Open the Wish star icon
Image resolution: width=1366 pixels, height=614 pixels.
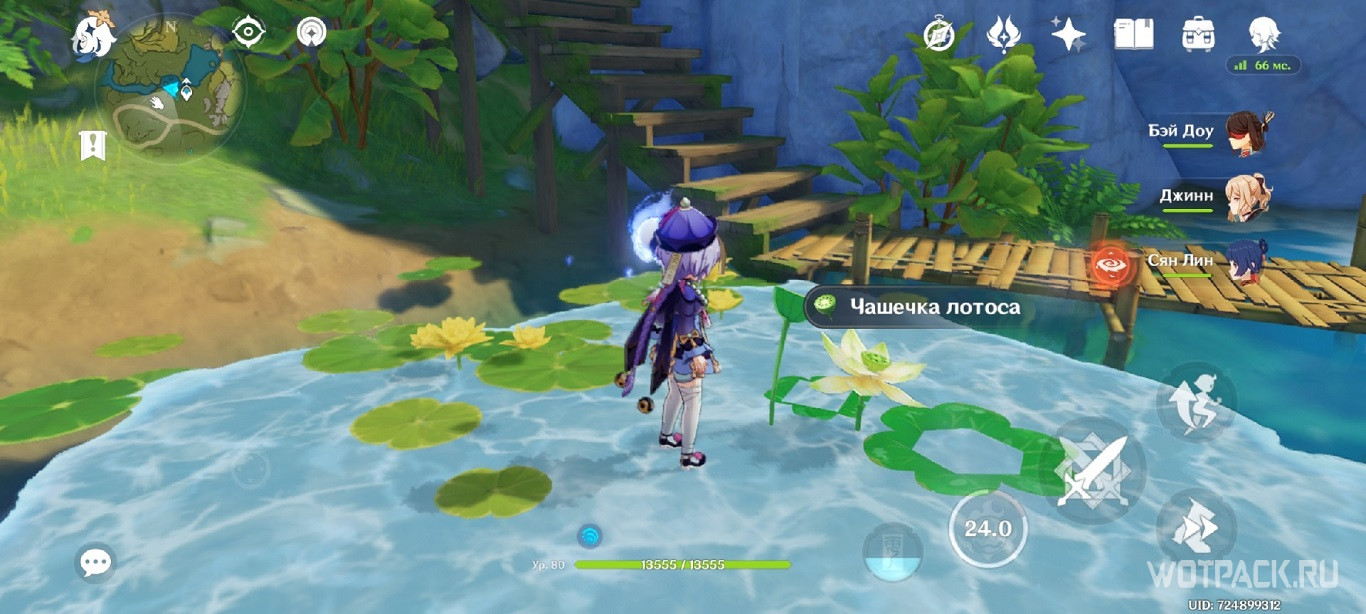point(1068,34)
